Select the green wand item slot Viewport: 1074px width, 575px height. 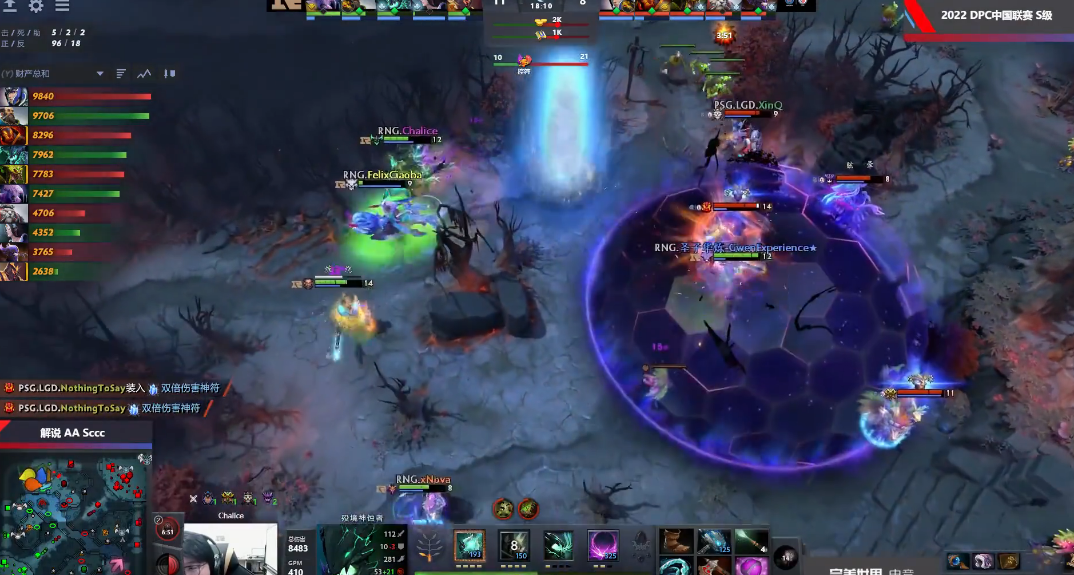coord(750,542)
